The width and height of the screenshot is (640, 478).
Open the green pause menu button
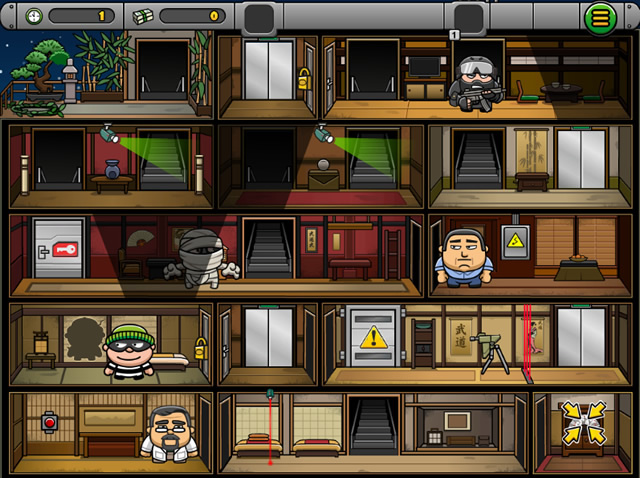pos(601,16)
